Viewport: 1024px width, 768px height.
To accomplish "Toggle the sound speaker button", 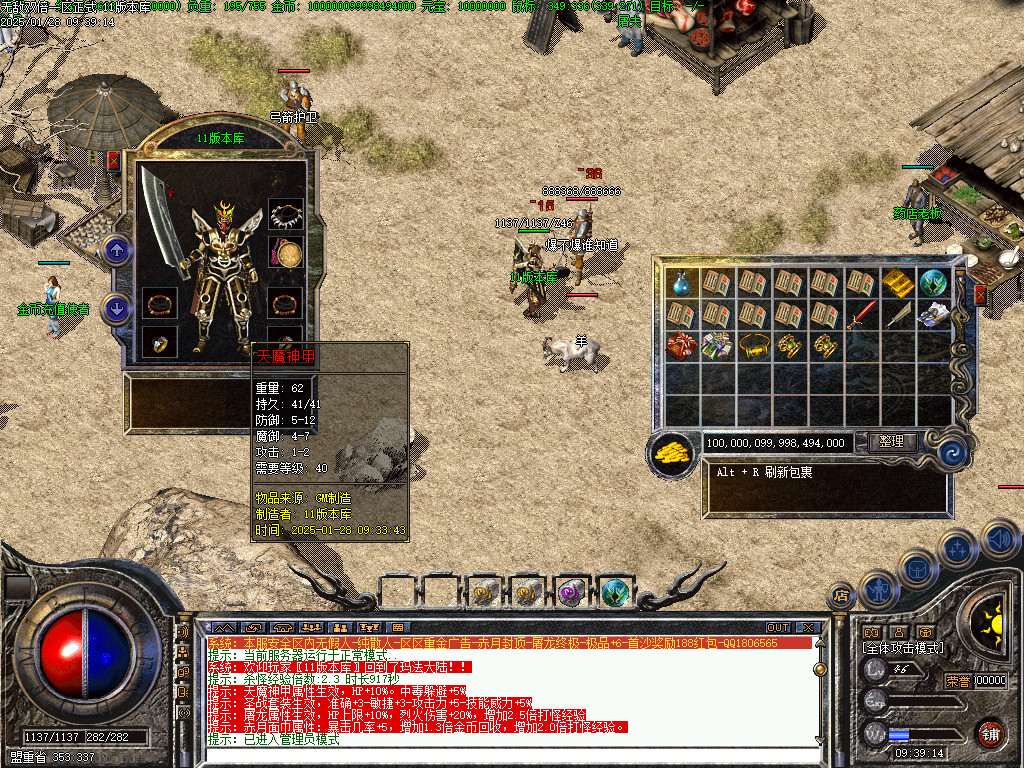I will [1000, 540].
